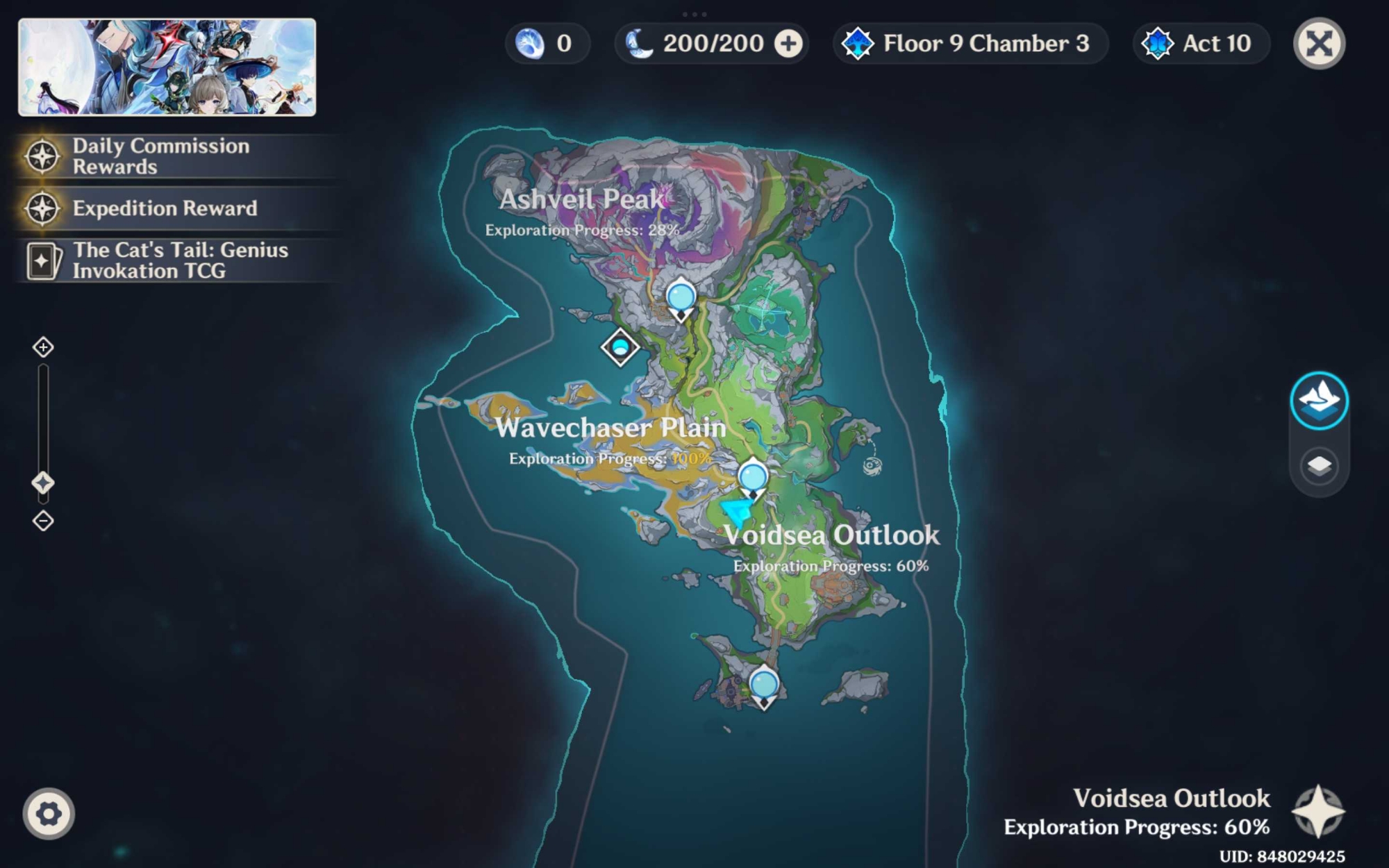
Task: Open the map settings gear
Action: 49,813
